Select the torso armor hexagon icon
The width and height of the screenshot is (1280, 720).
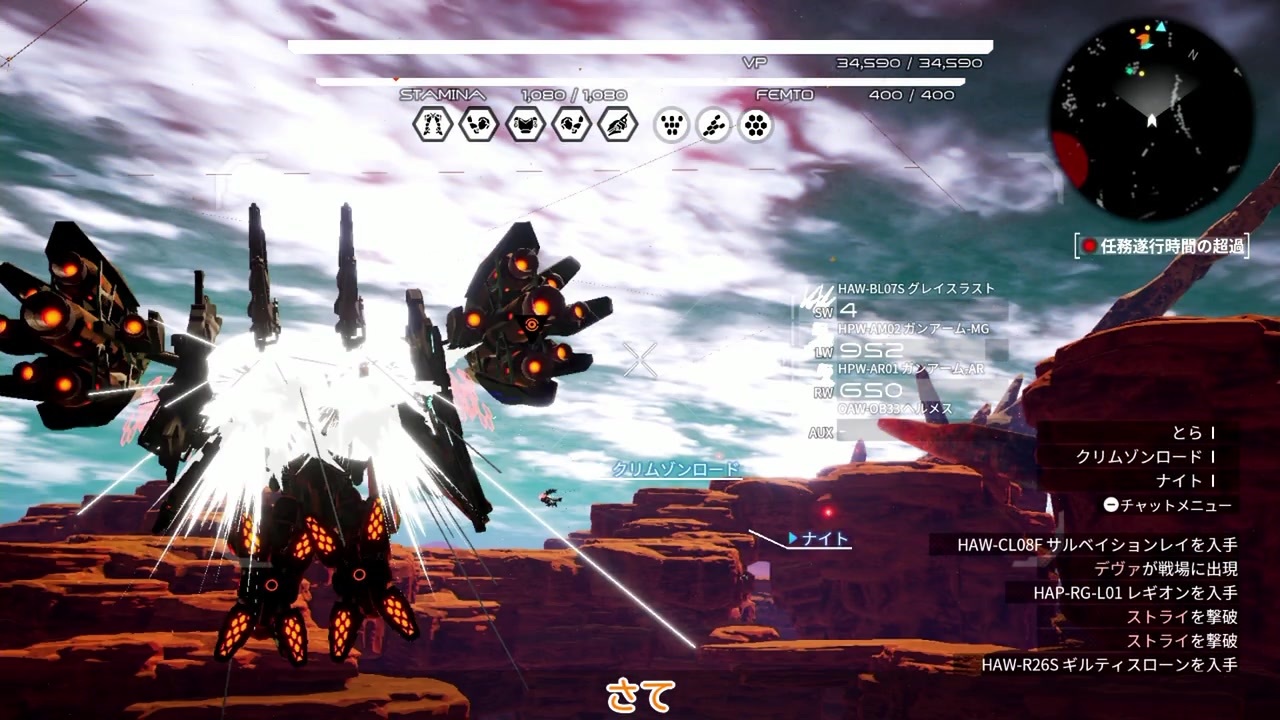click(526, 125)
